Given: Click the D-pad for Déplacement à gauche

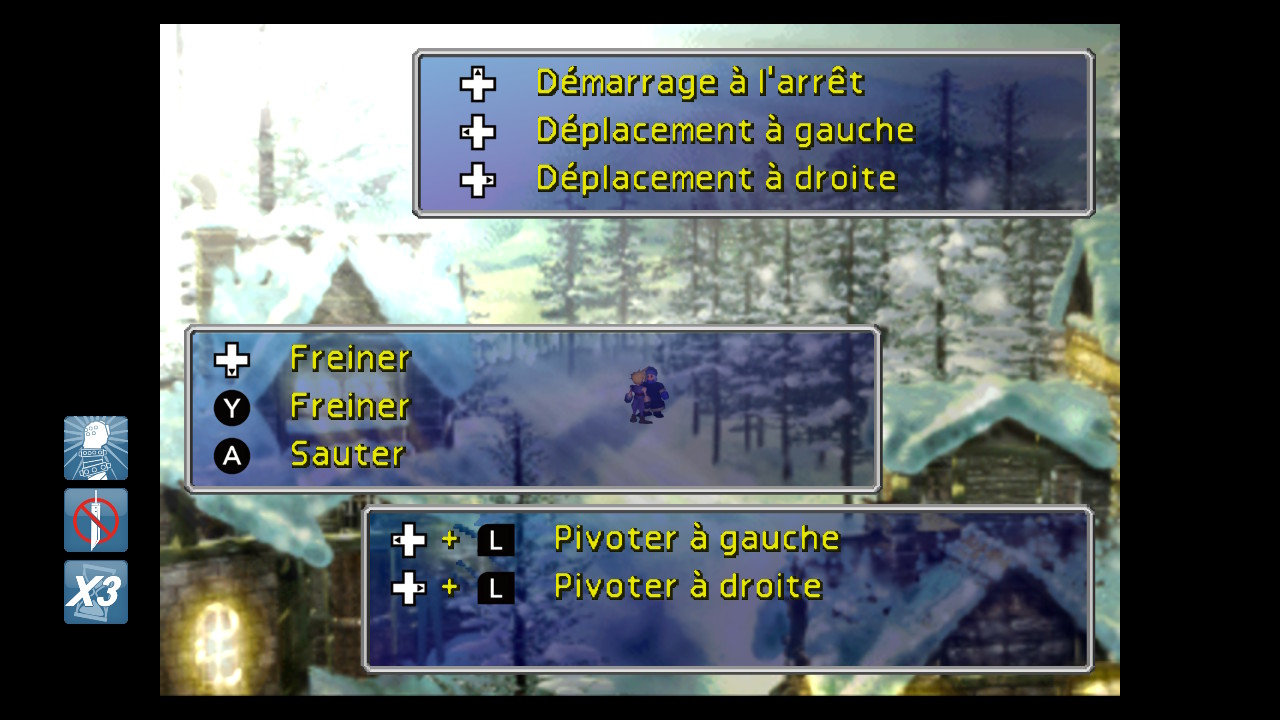Looking at the screenshot, I should click(477, 131).
